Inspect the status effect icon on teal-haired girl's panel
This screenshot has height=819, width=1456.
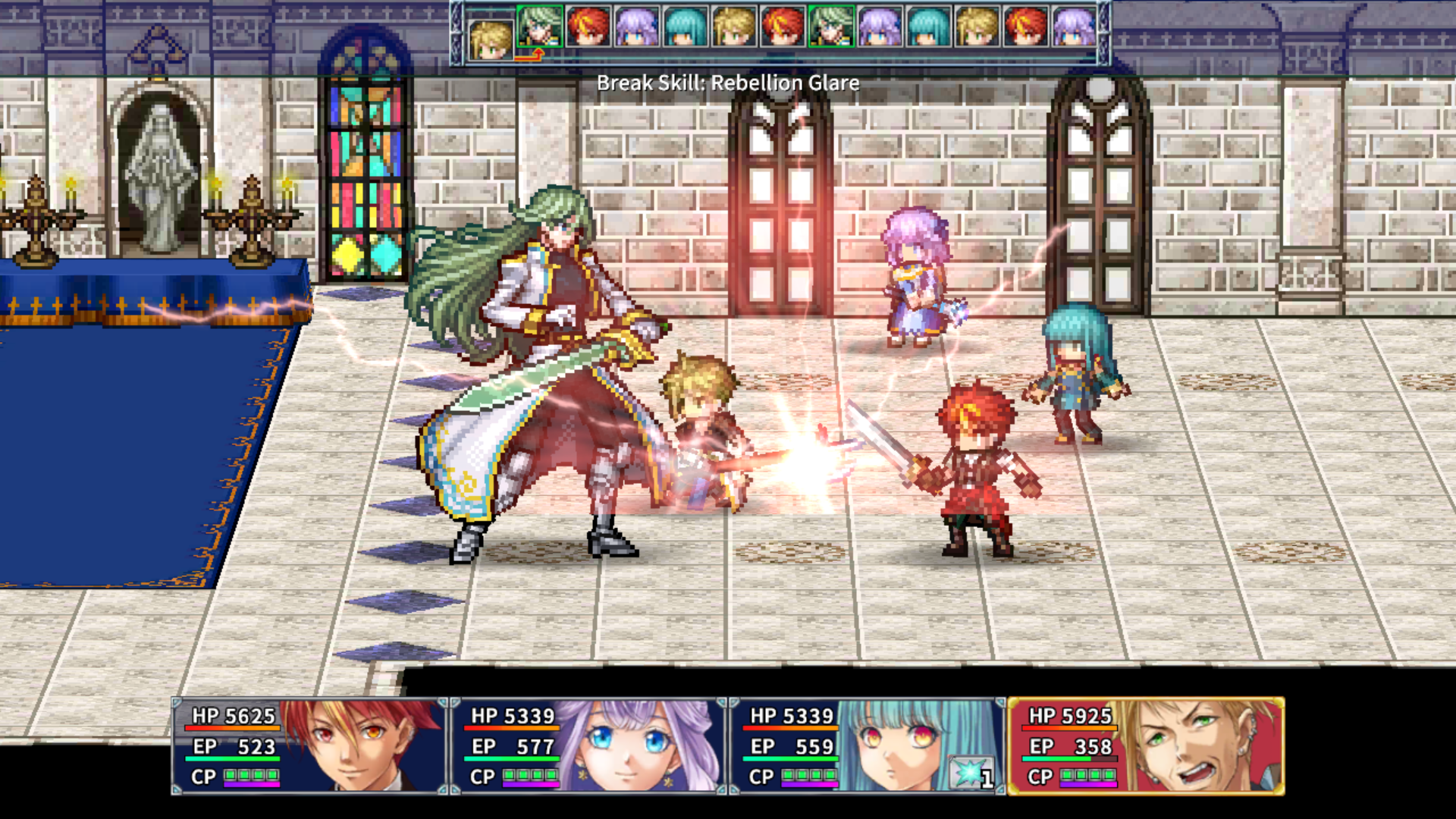[971, 774]
